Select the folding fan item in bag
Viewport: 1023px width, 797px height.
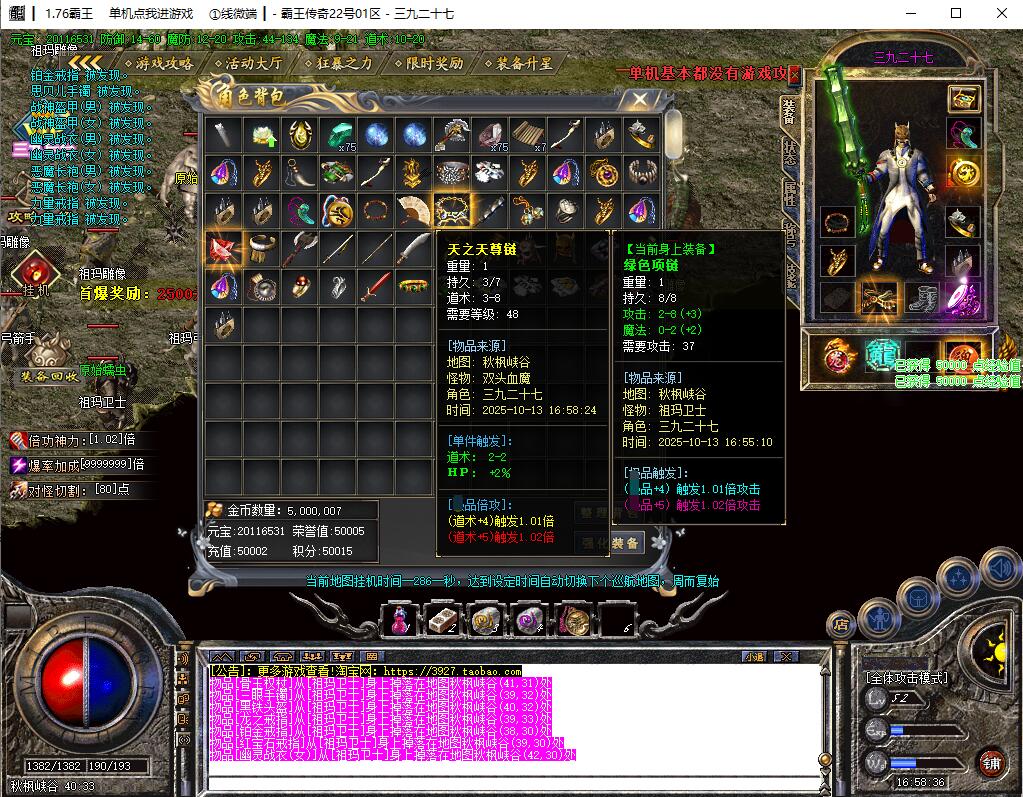pos(414,210)
